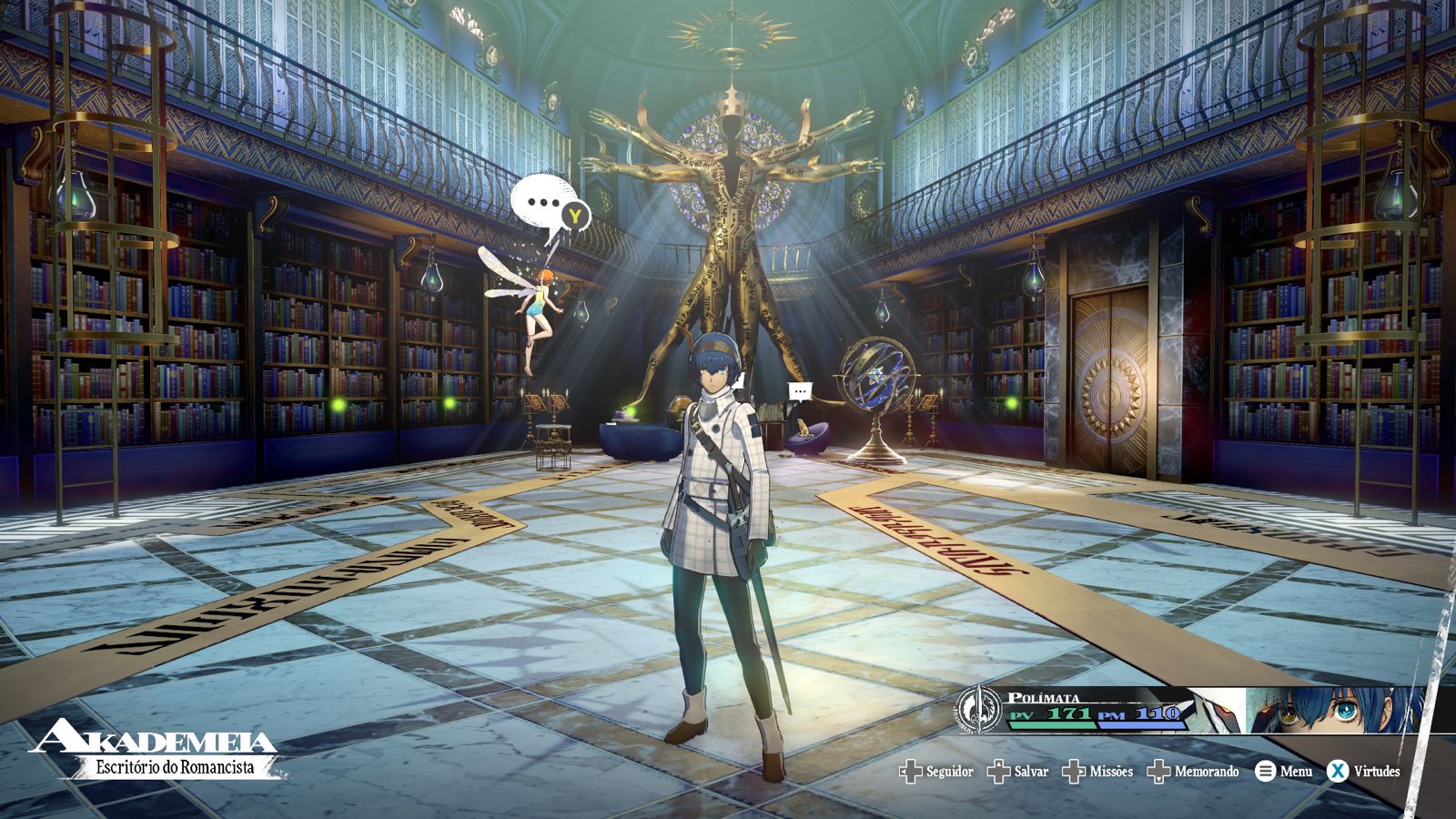Image resolution: width=1456 pixels, height=819 pixels.
Task: Open the Seguidor shortcut
Action: click(937, 772)
